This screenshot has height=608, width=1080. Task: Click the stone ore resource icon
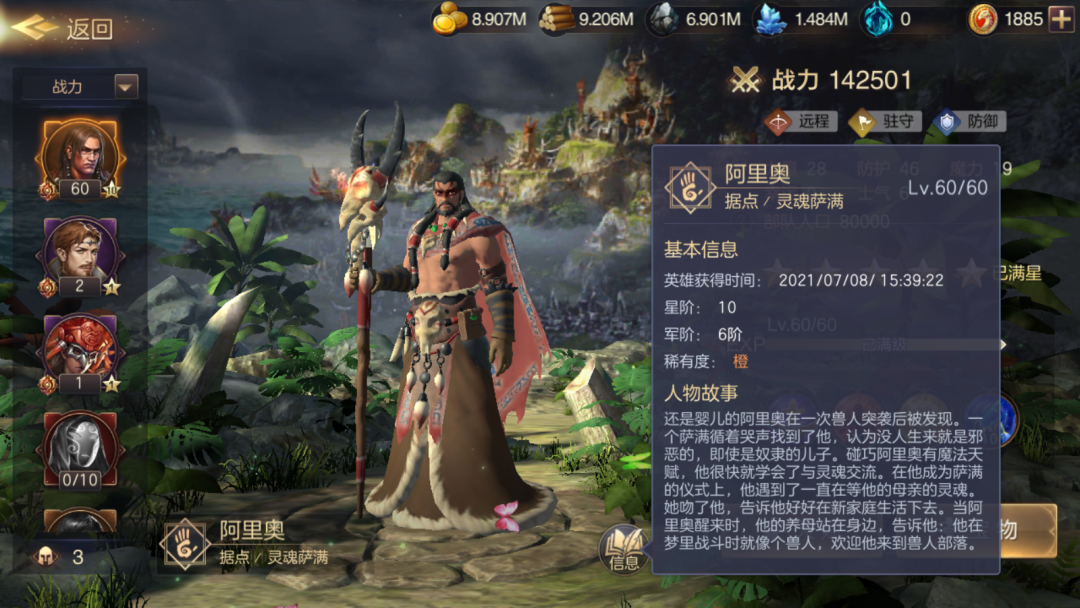click(x=663, y=19)
